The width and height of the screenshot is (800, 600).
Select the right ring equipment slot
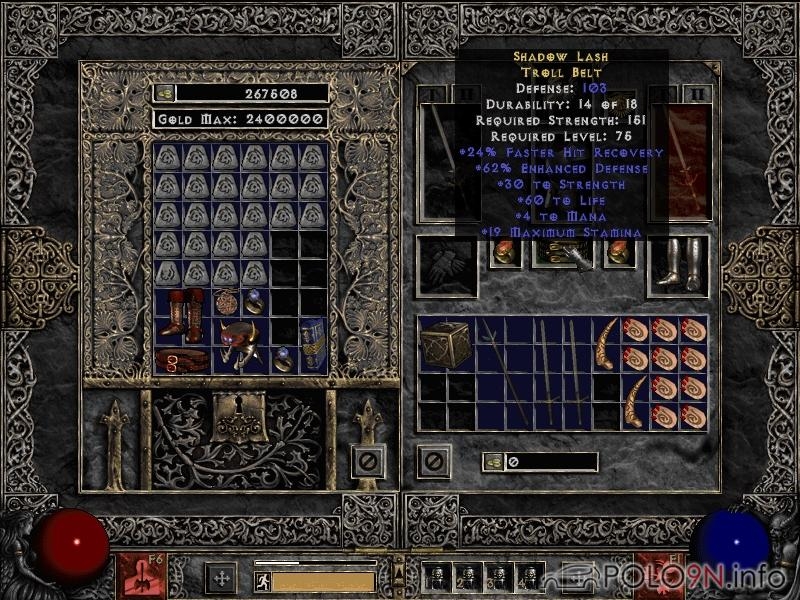pos(618,254)
